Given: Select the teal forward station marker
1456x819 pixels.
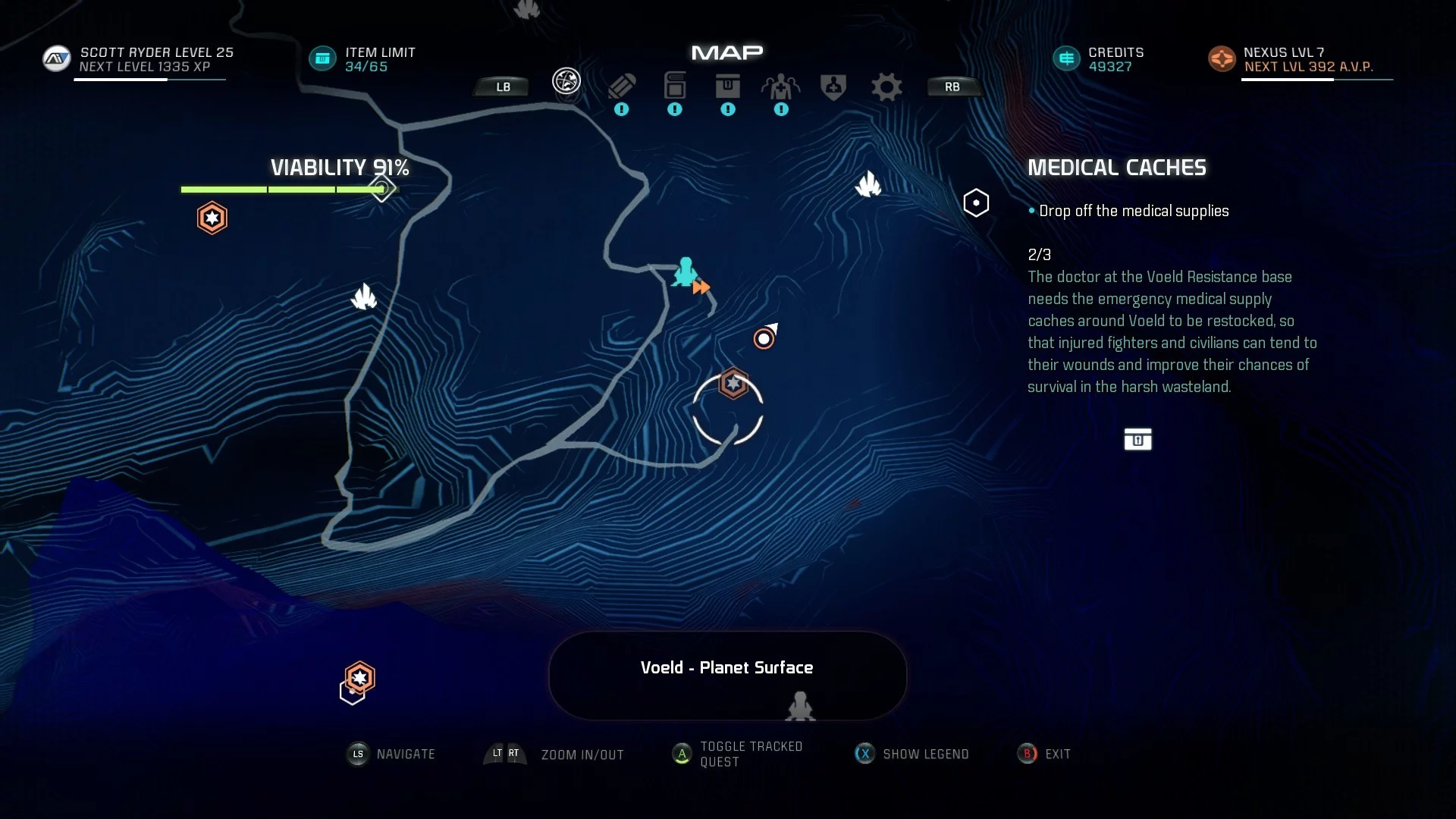Looking at the screenshot, I should click(686, 272).
